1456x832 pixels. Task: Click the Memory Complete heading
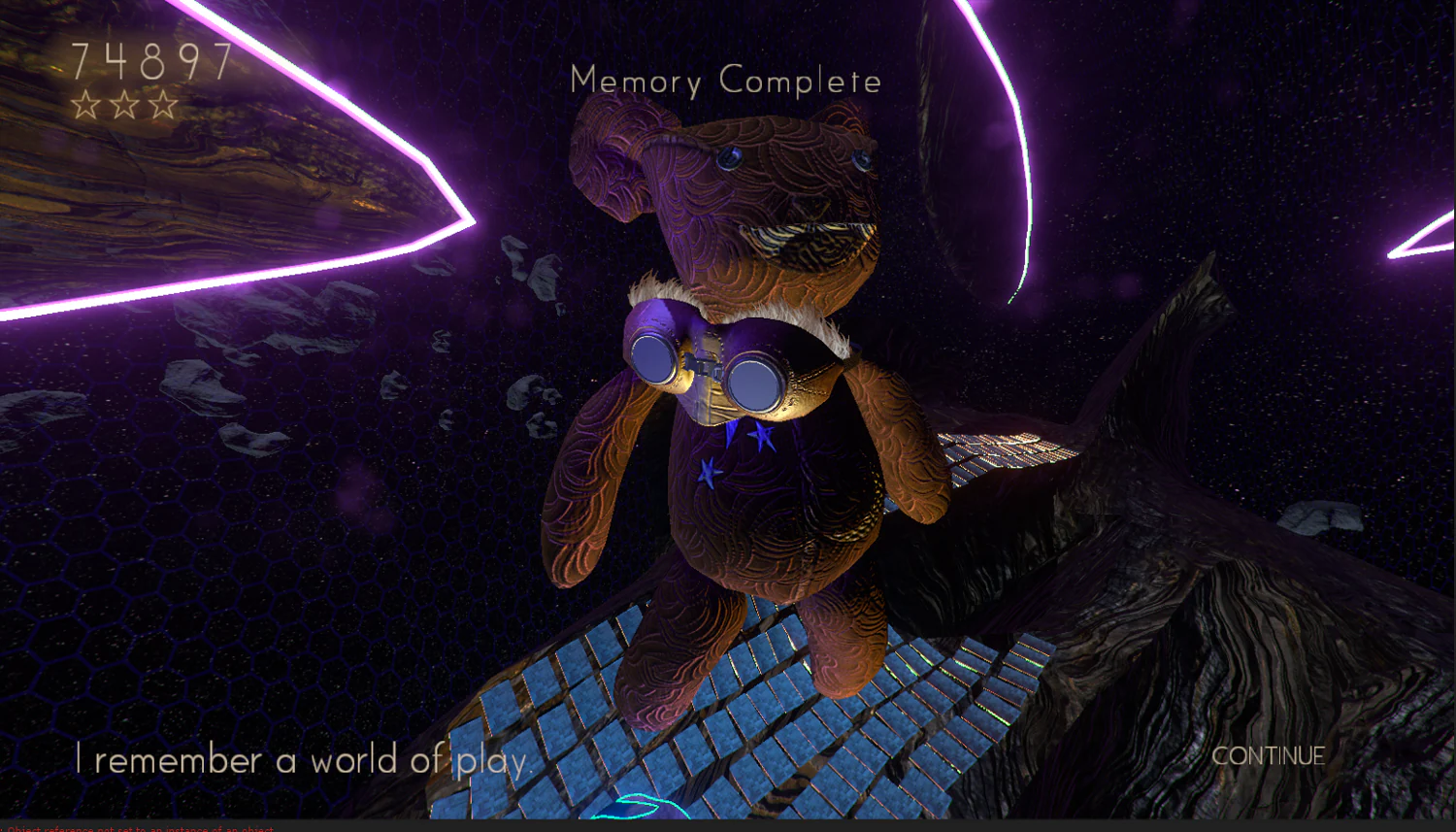(x=726, y=82)
